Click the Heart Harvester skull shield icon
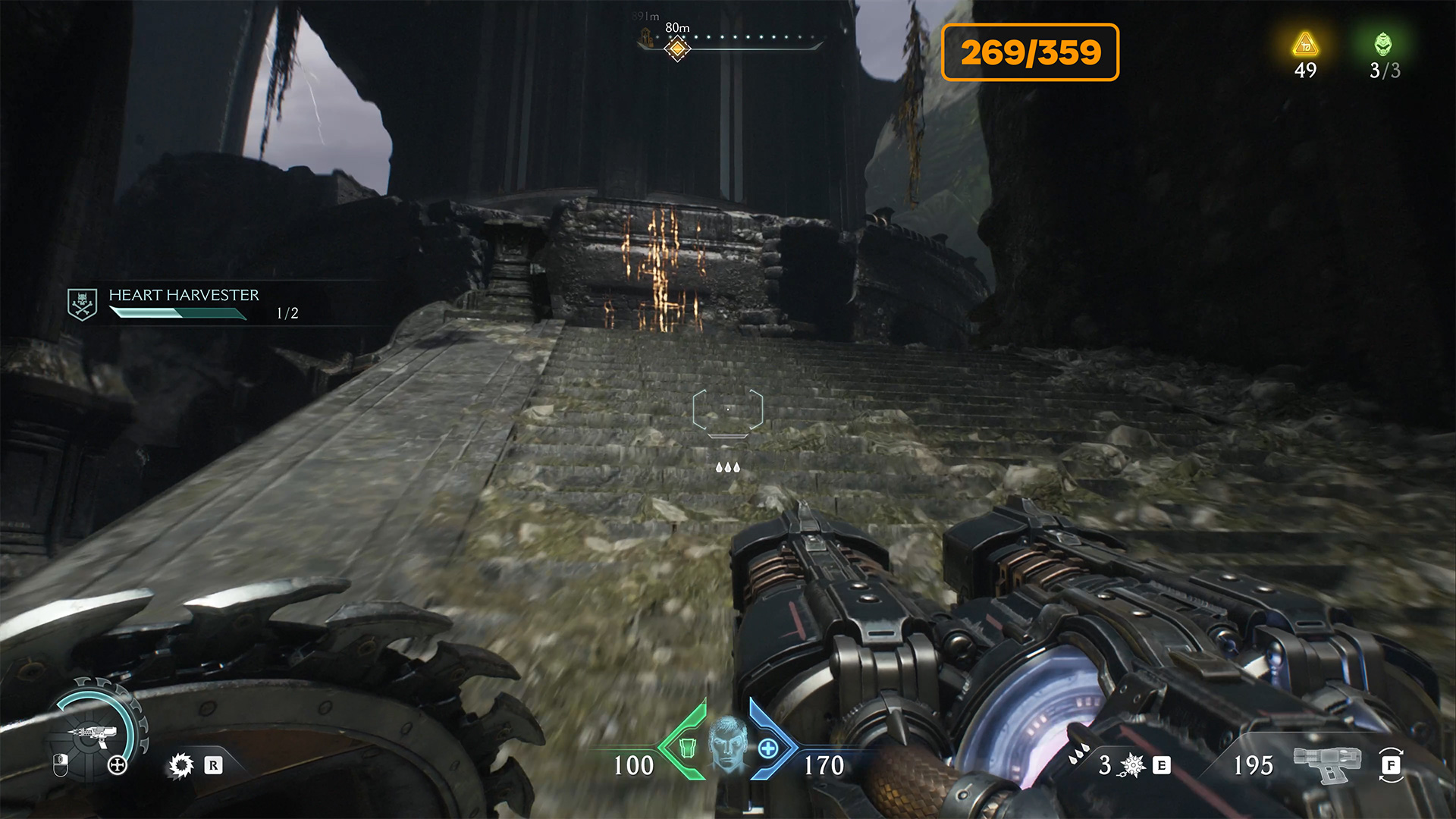Screen dimensions: 1456x819 point(82,304)
